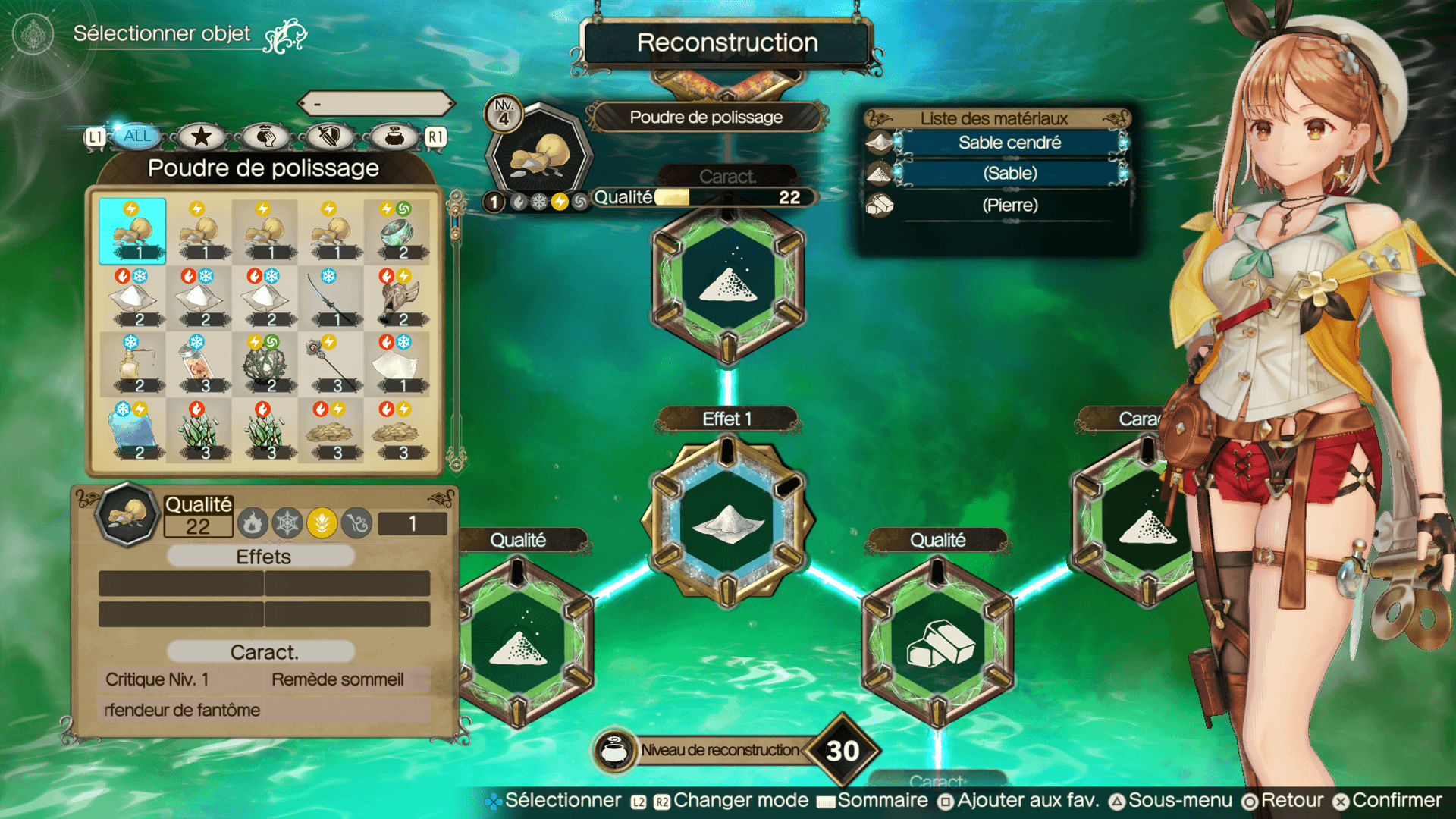Select the (Sable) material entry
Screen dimensions: 1456x819
(x=1009, y=174)
